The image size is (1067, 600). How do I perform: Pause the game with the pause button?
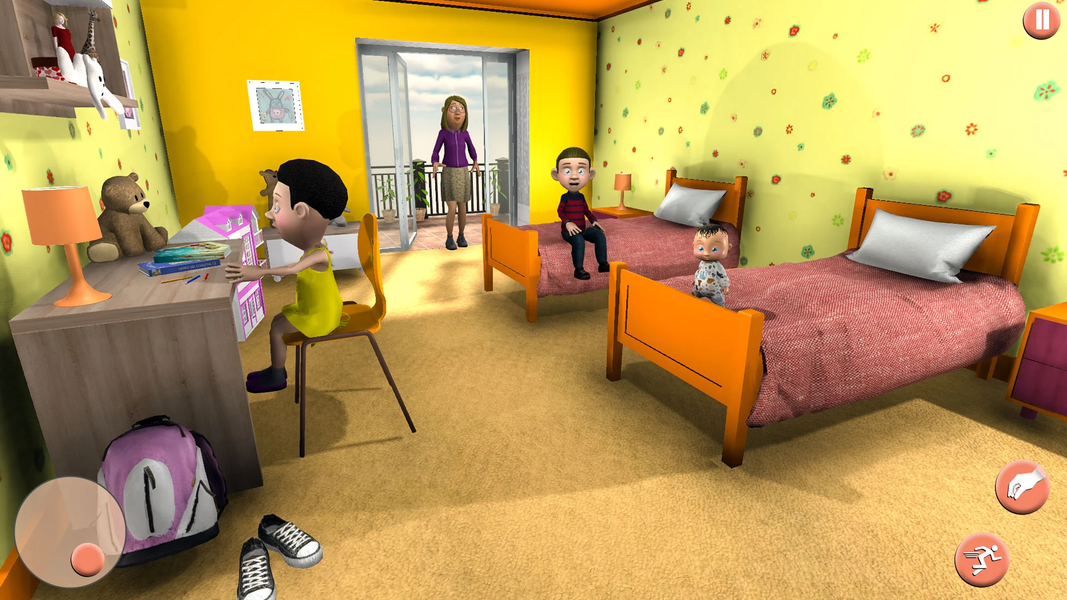pyautogui.click(x=1041, y=20)
